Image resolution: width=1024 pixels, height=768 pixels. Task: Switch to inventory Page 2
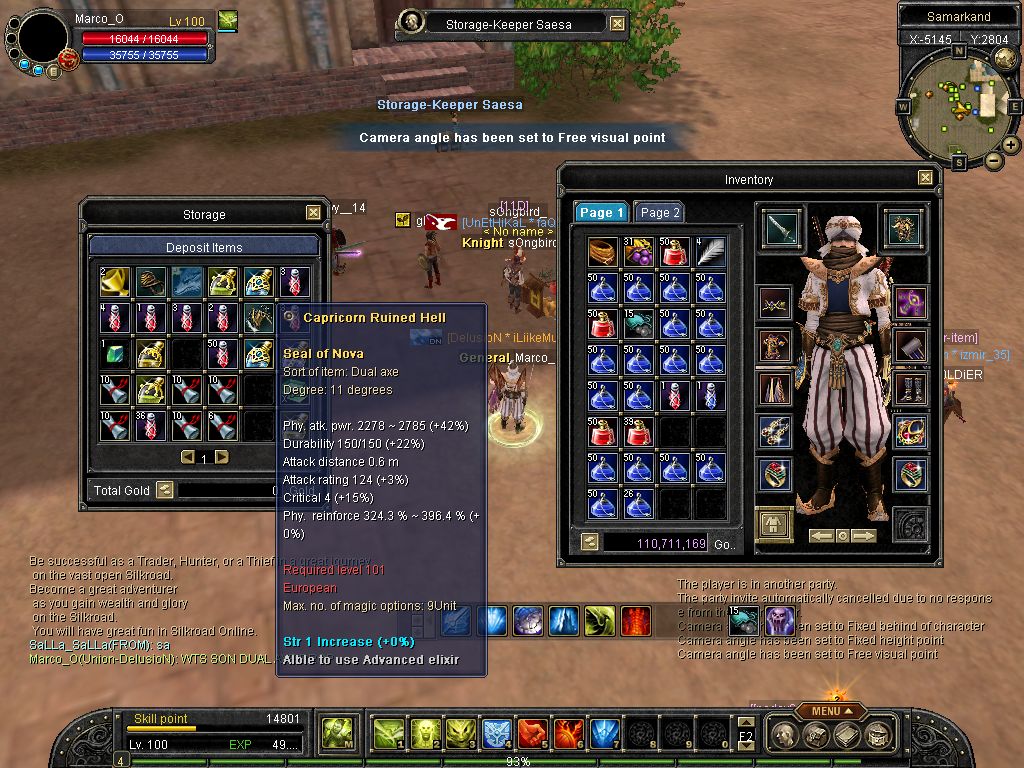coord(660,213)
